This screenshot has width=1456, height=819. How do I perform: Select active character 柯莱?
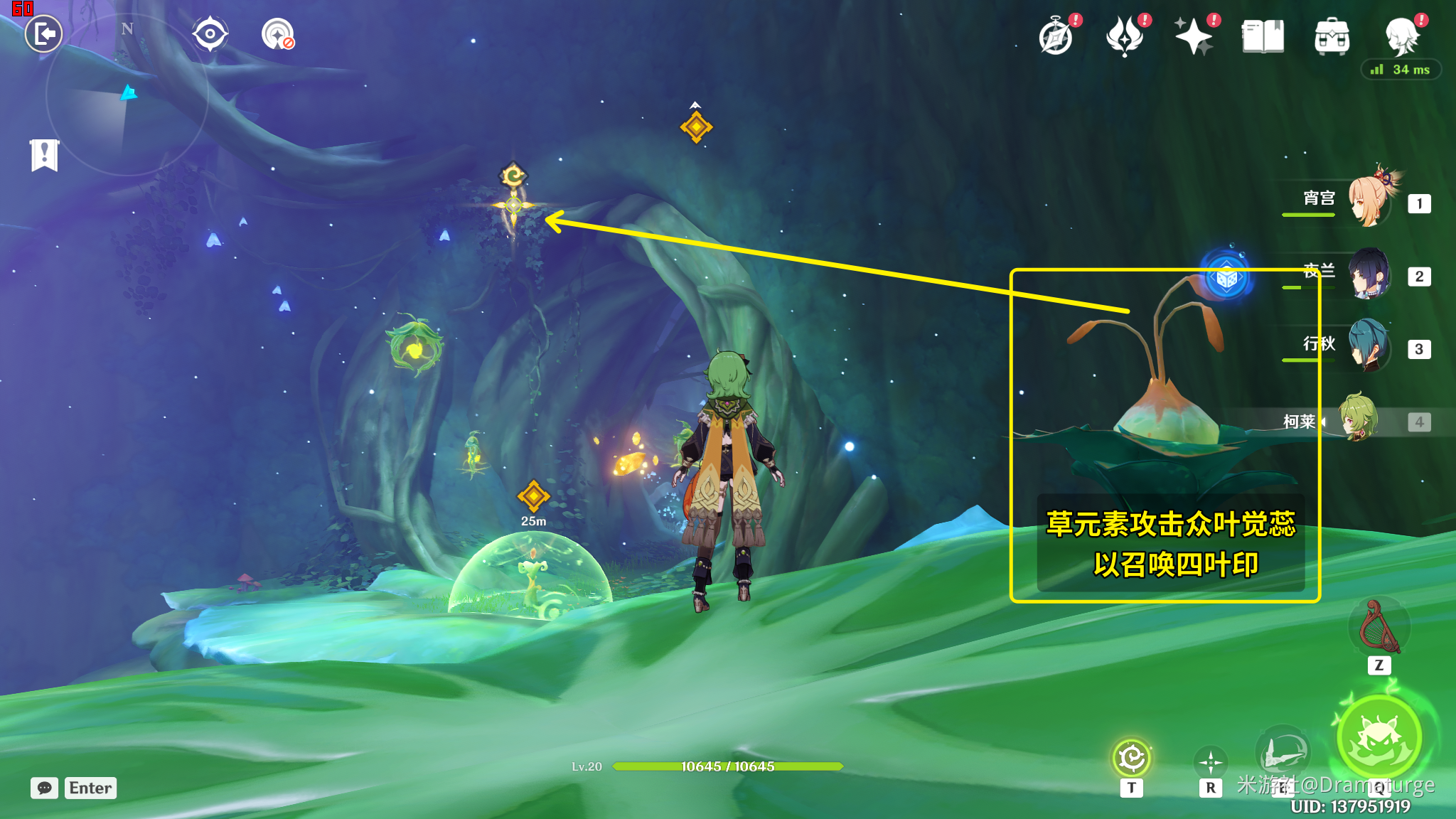pos(1358,419)
